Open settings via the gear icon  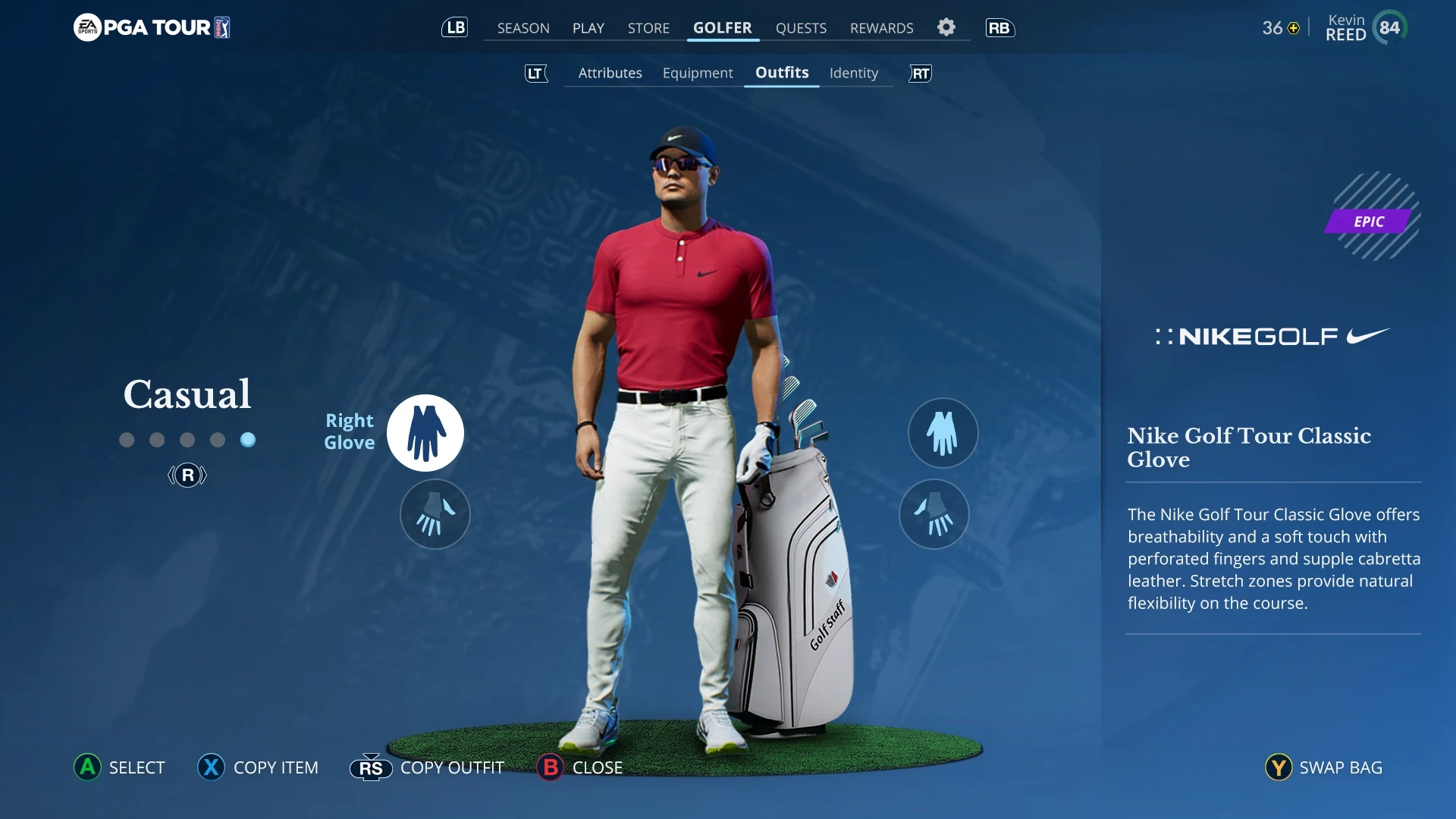point(946,27)
